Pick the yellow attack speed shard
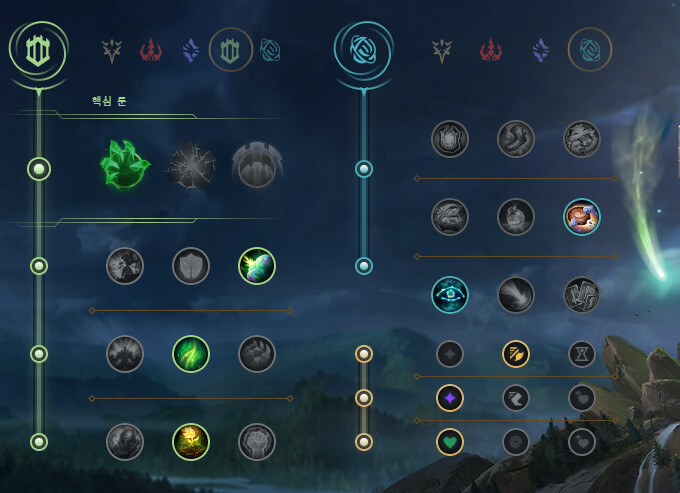The image size is (680, 493). tap(516, 353)
